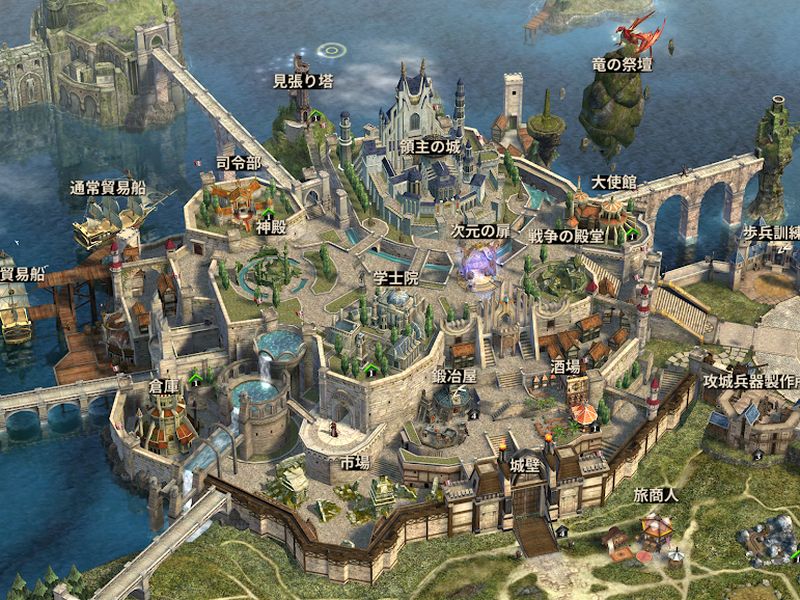
Task: Select the 城壁 city wall label
Action: click(524, 466)
